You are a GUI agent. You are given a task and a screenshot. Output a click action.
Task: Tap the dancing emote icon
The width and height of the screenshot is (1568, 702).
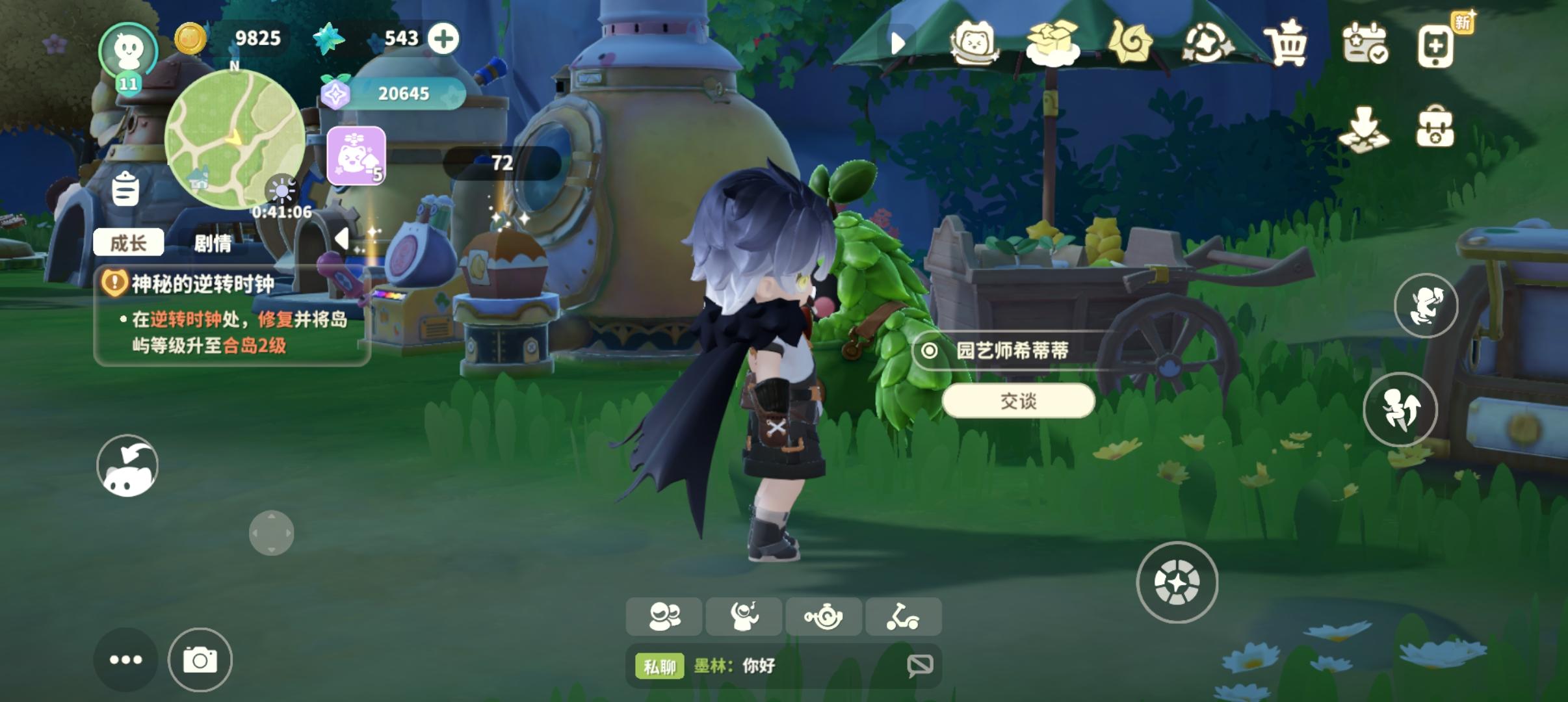click(x=744, y=616)
